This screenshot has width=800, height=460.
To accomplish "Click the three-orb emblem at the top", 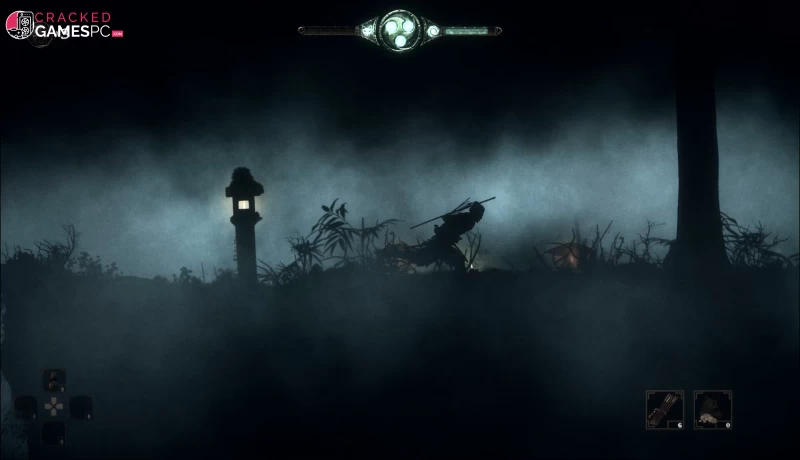I will click(x=399, y=29).
